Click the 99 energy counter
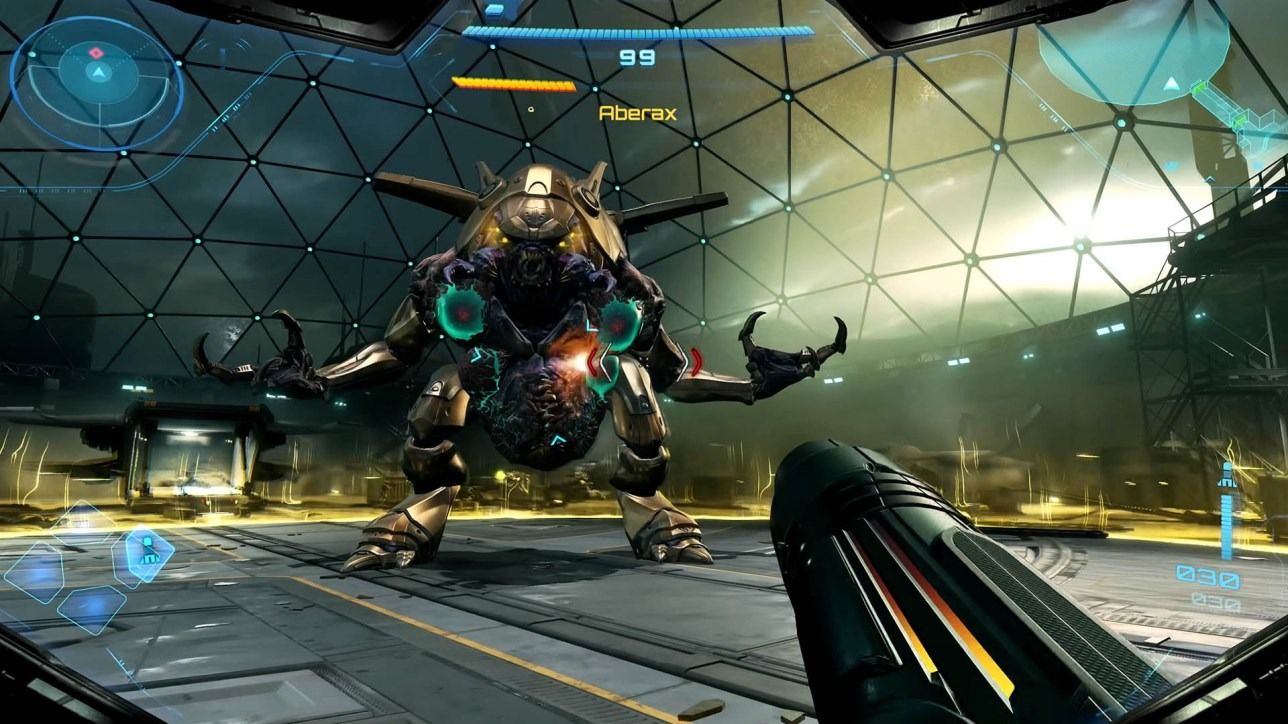 pyautogui.click(x=636, y=58)
